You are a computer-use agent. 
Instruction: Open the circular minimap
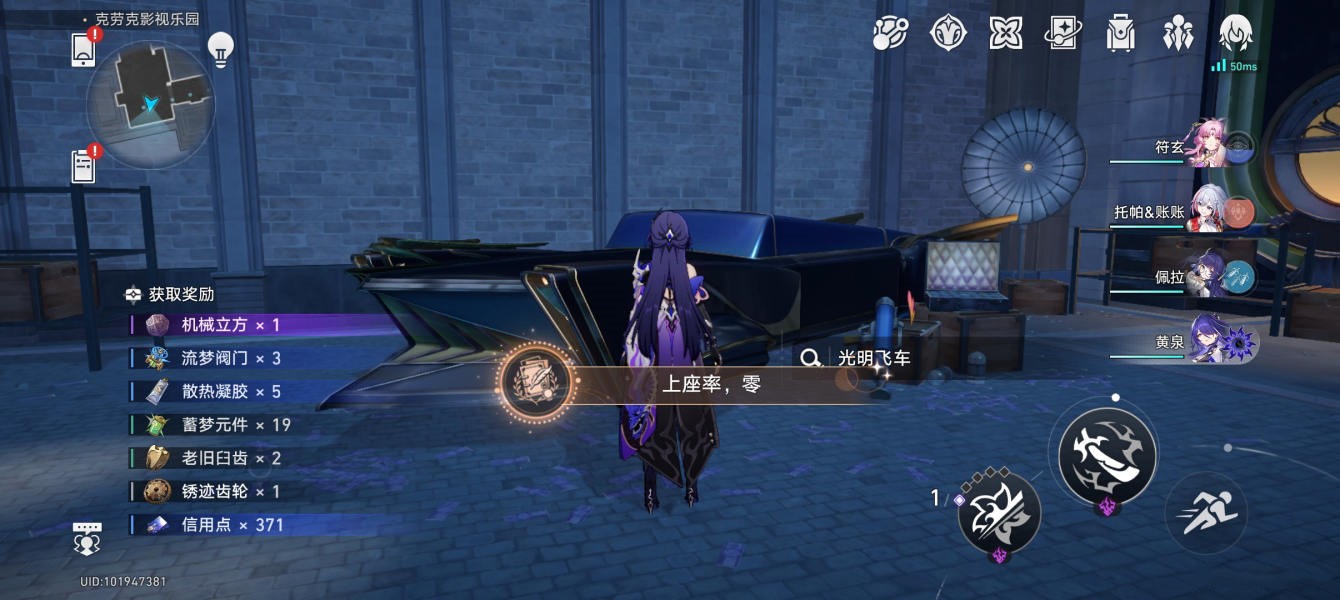(x=150, y=104)
